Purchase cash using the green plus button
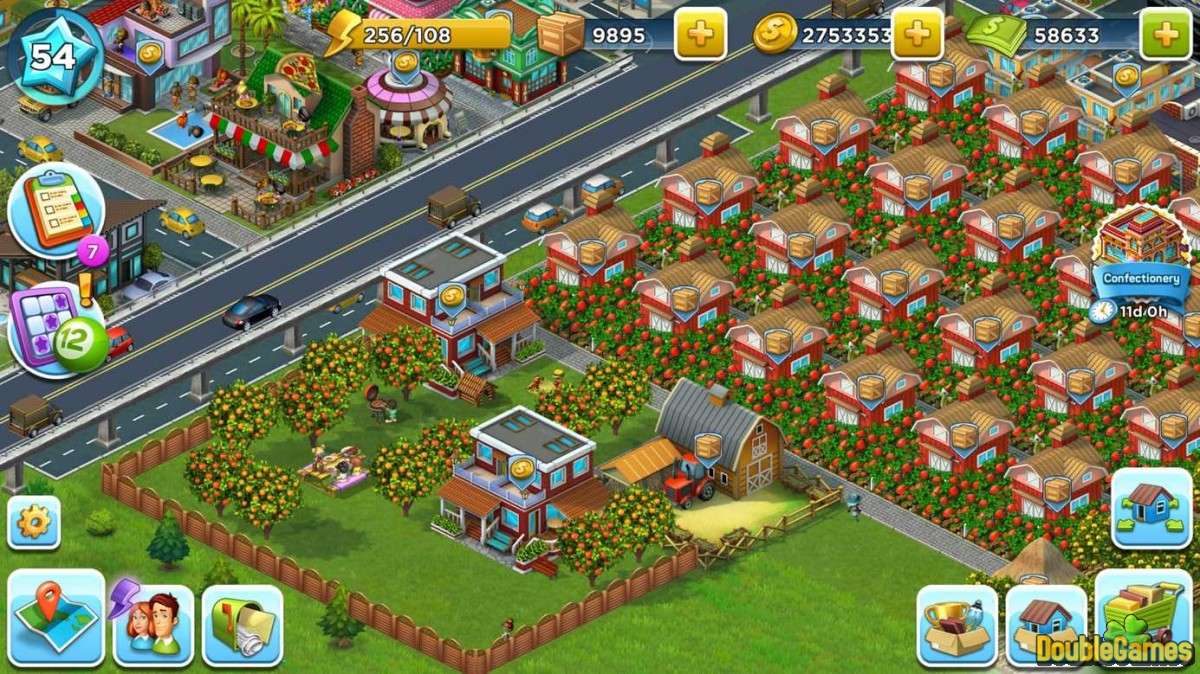Screen dimensions: 1200x674 (x=1166, y=35)
